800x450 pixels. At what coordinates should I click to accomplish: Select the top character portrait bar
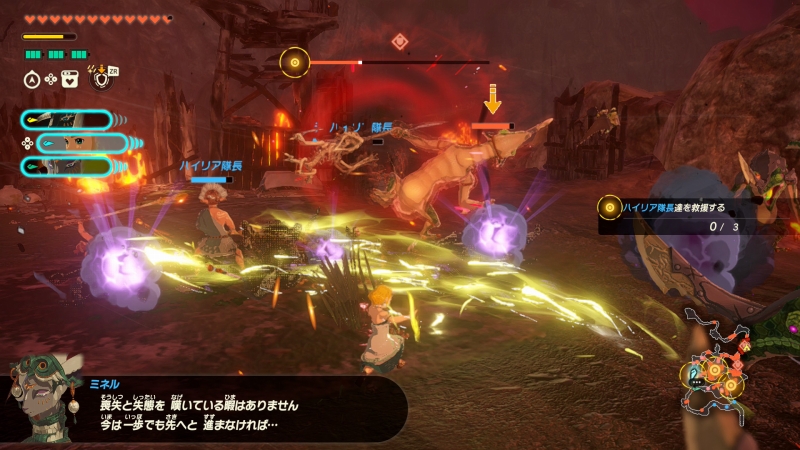point(66,120)
